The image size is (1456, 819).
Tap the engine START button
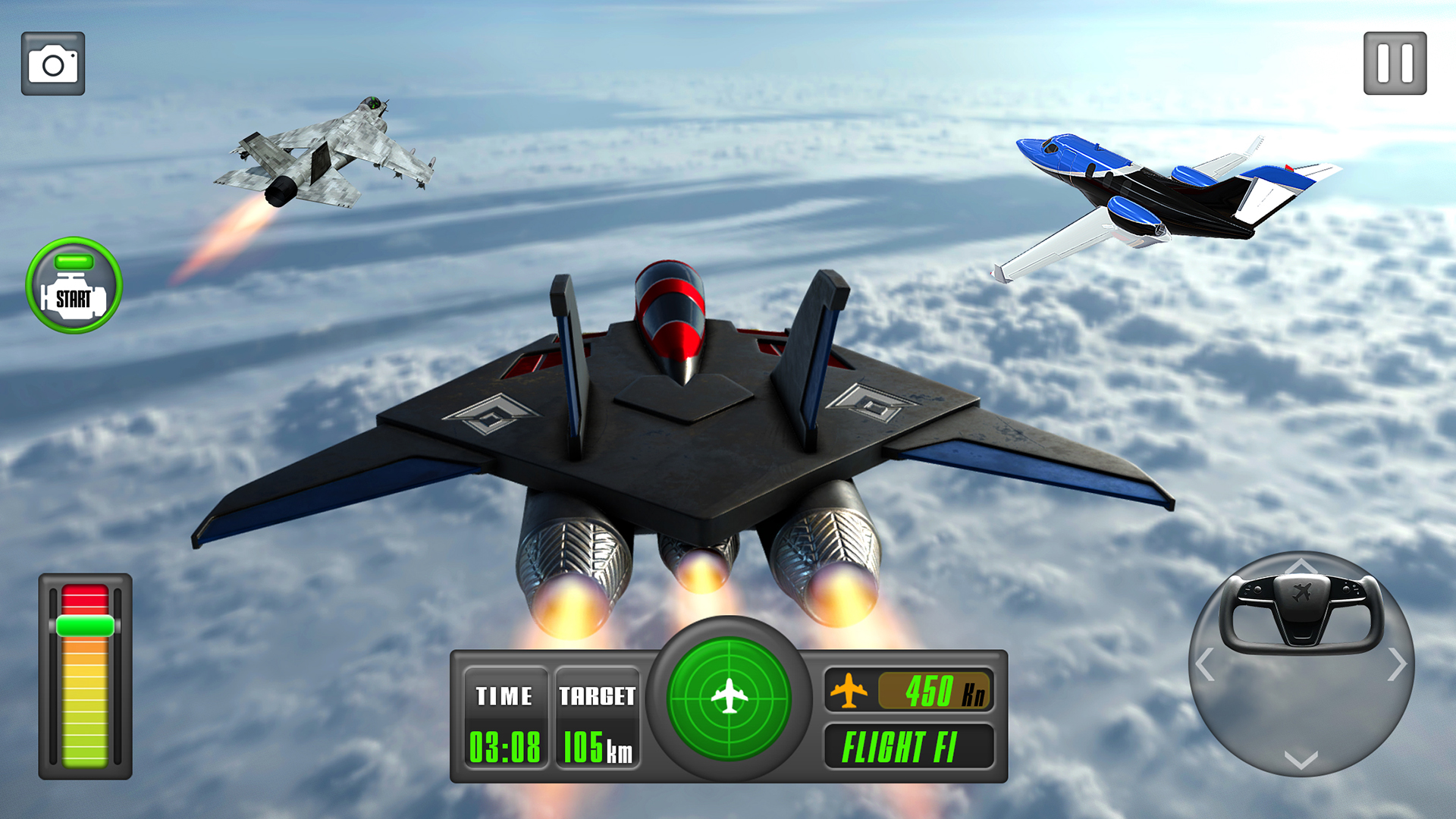point(74,286)
